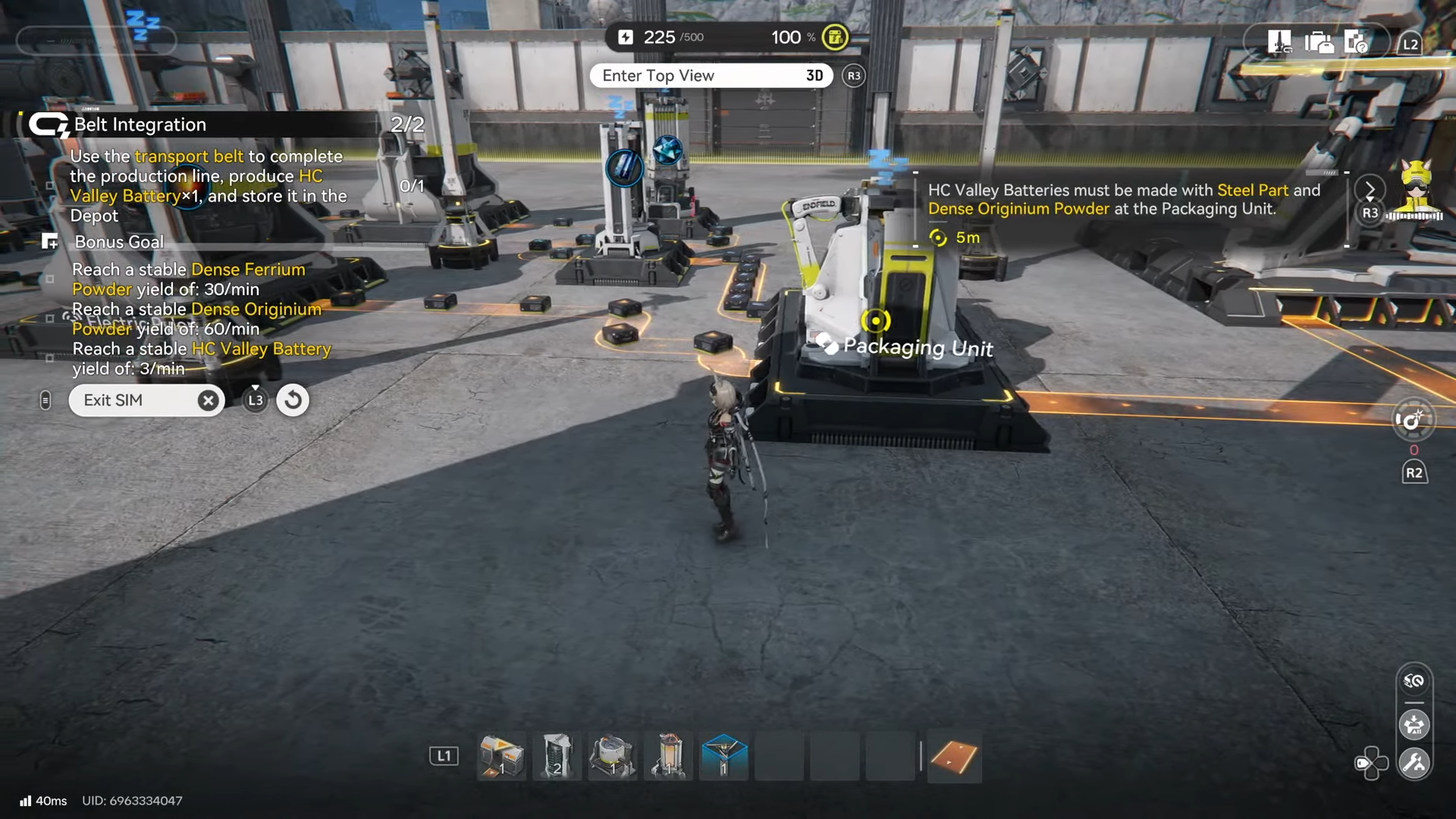The image size is (1456, 819).
Task: Advance the tutorial hint with the arrow
Action: (x=1370, y=190)
